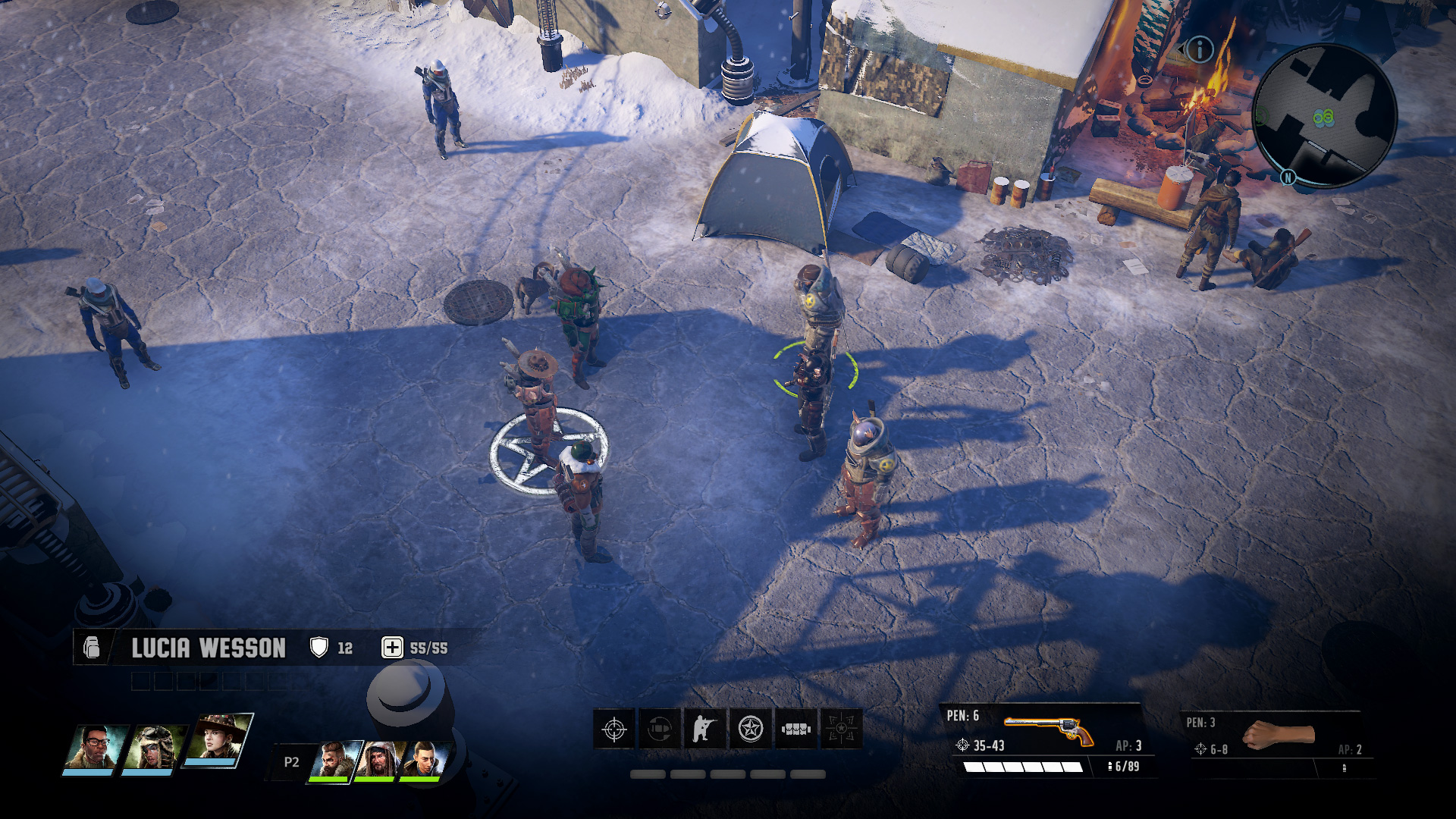Select the goggles and helmet squad portrait
This screenshot has height=819, width=1456.
(156, 748)
